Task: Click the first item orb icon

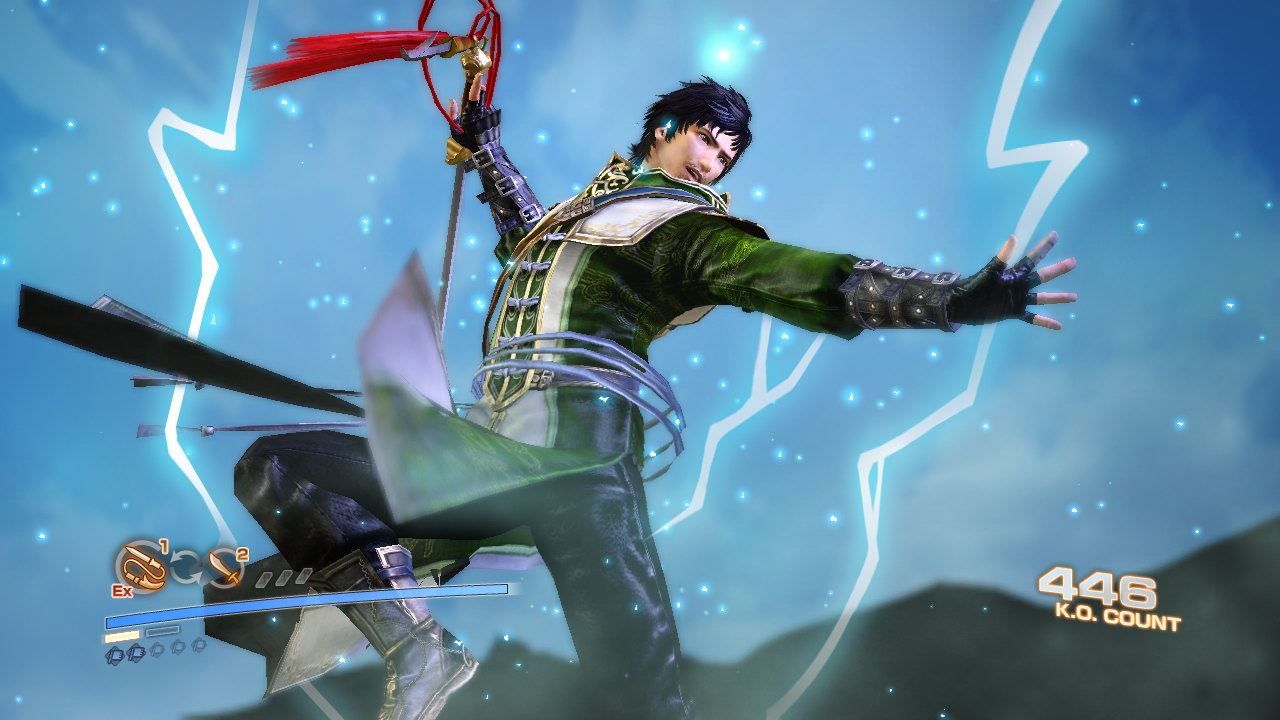Action: point(114,656)
